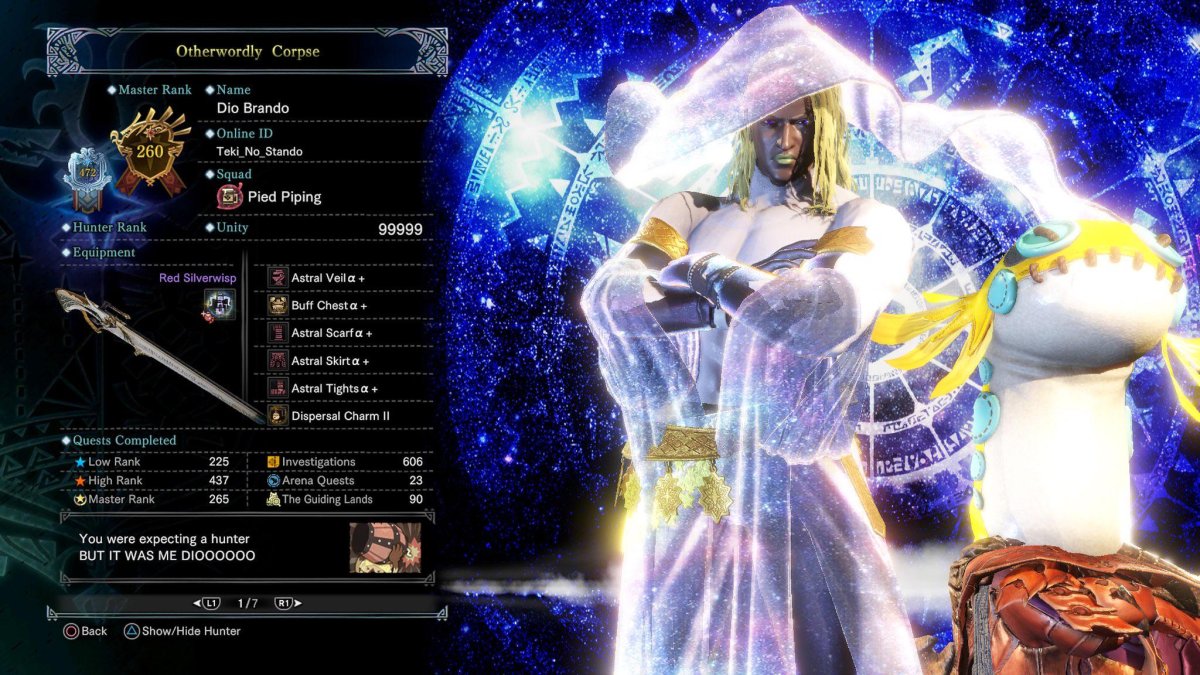Image resolution: width=1200 pixels, height=675 pixels.
Task: Go to the next guild card page arrow
Action: pos(287,604)
